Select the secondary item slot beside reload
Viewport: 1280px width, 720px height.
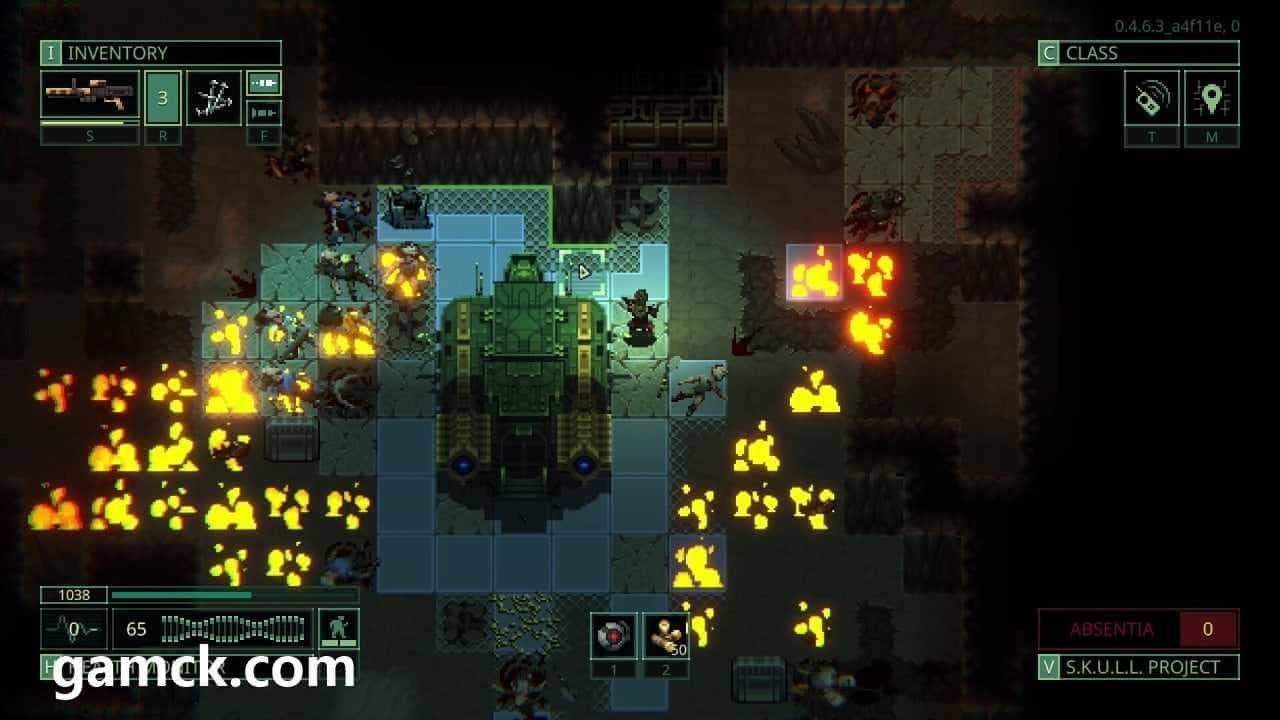pyautogui.click(x=213, y=98)
